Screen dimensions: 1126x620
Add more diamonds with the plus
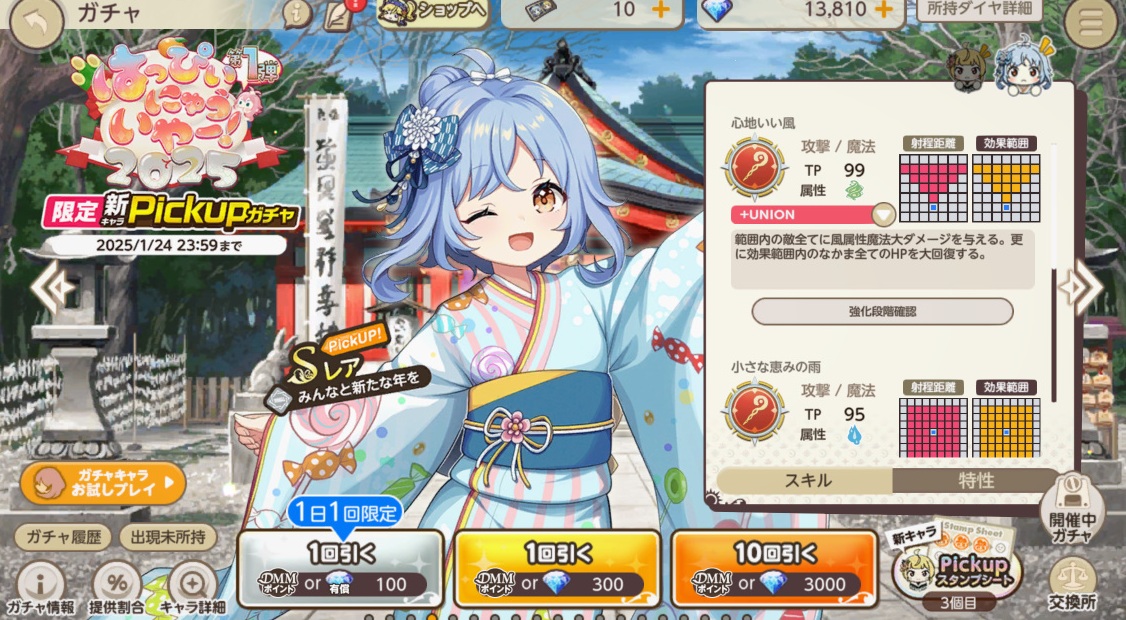883,10
